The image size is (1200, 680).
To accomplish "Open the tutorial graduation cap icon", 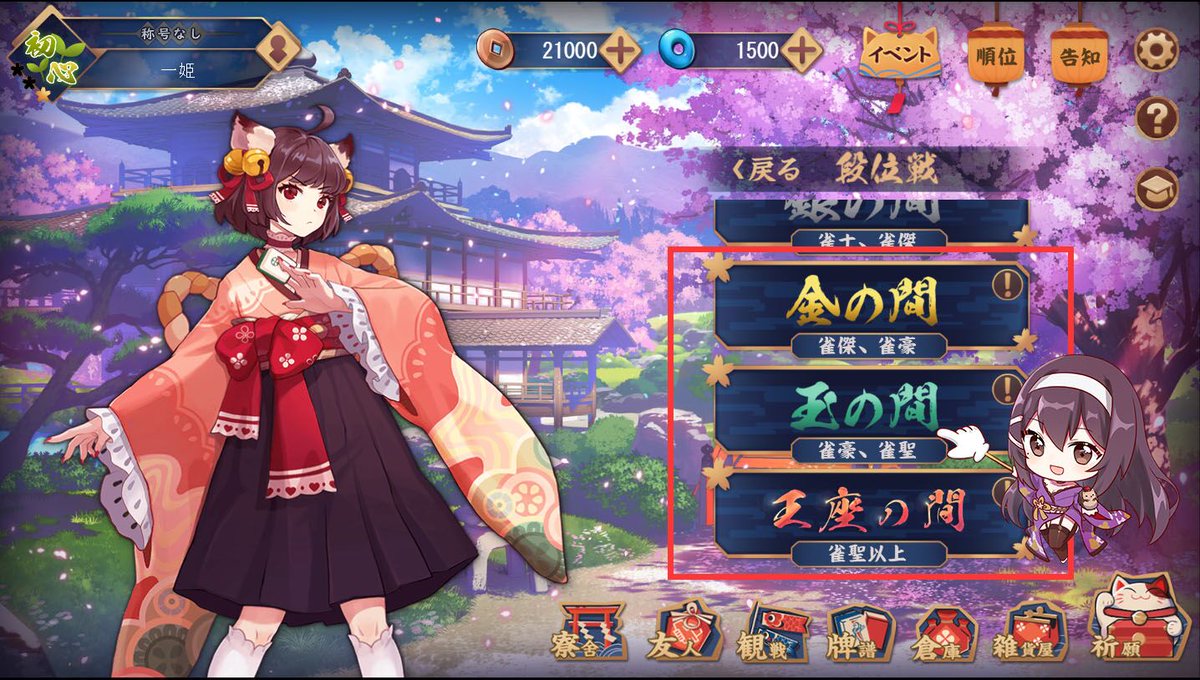I will pos(1156,188).
